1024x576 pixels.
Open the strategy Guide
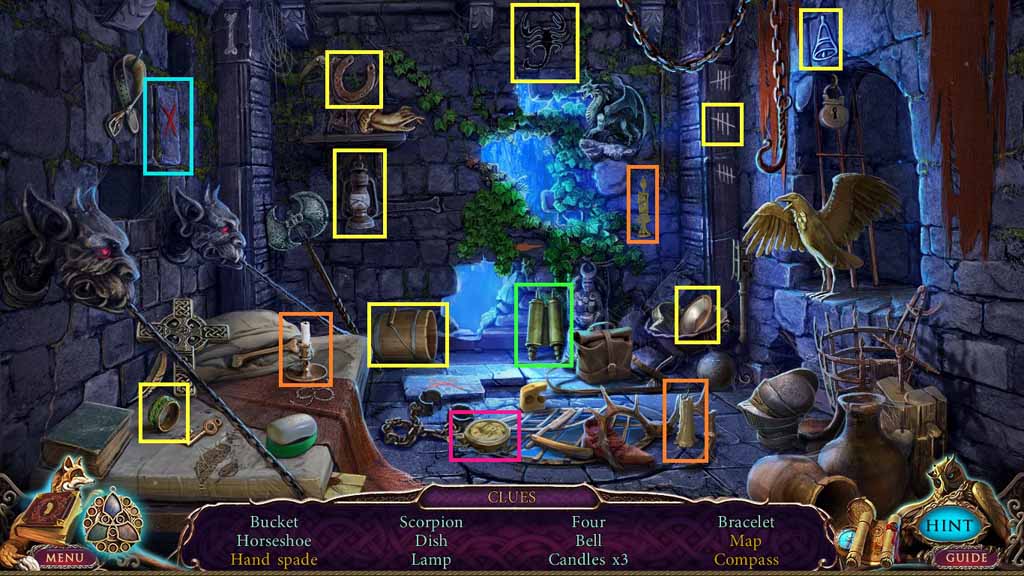965,557
